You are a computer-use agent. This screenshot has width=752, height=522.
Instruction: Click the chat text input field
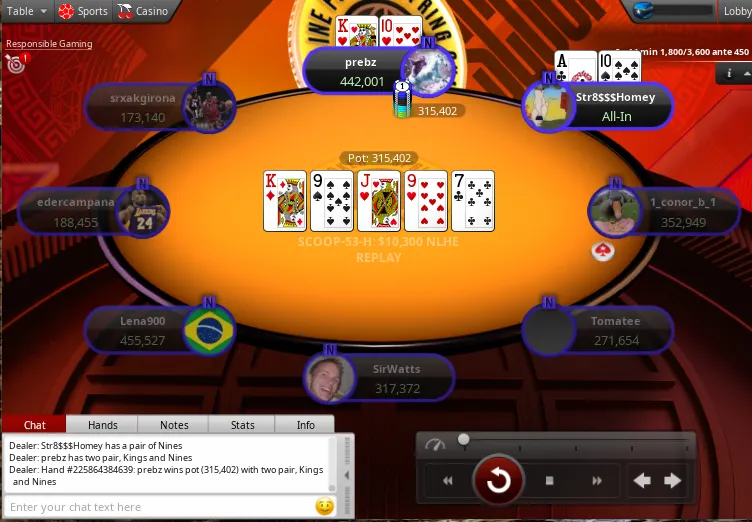[160, 507]
